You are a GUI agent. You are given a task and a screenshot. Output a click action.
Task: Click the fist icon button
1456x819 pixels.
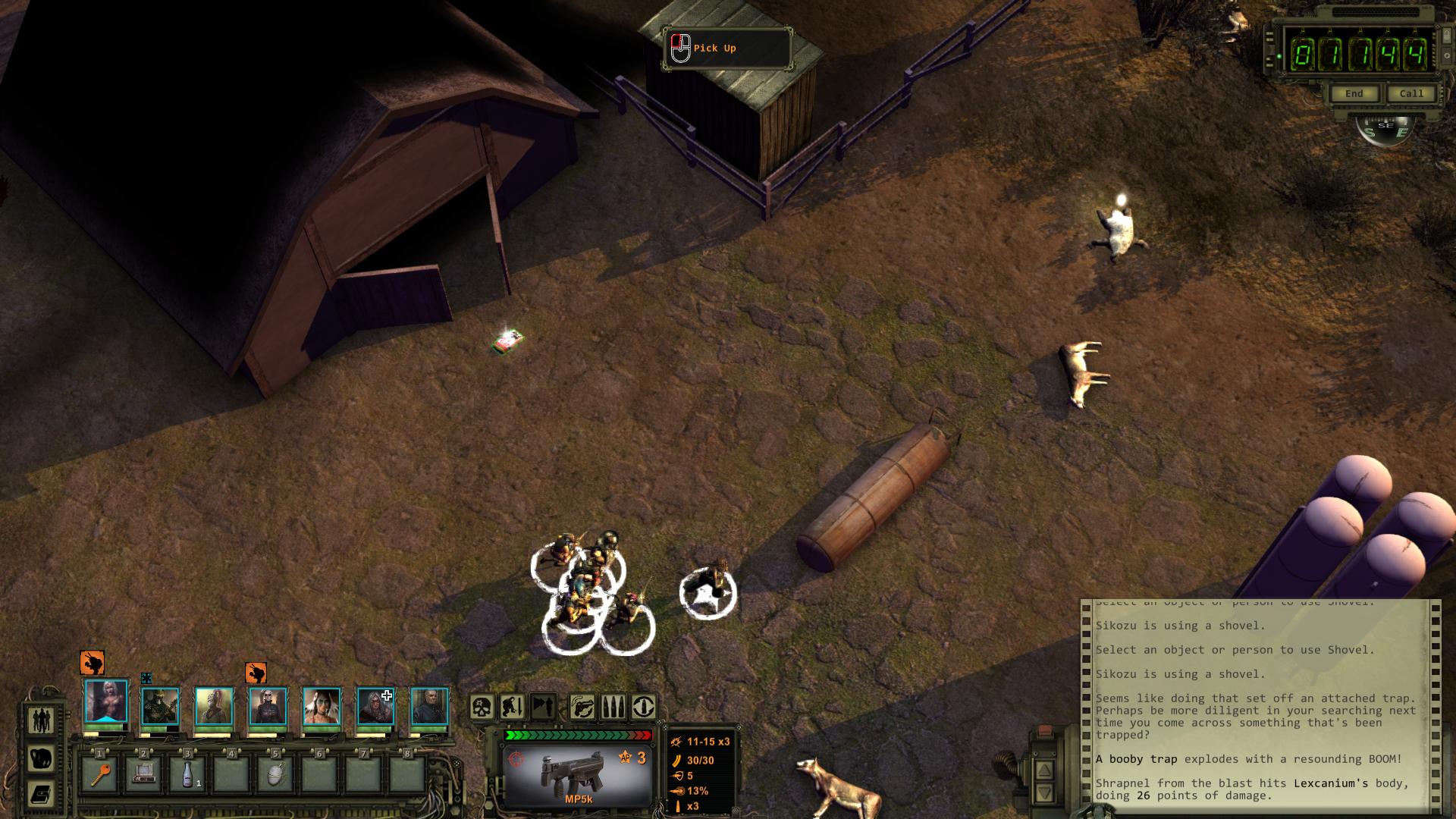[x=40, y=758]
